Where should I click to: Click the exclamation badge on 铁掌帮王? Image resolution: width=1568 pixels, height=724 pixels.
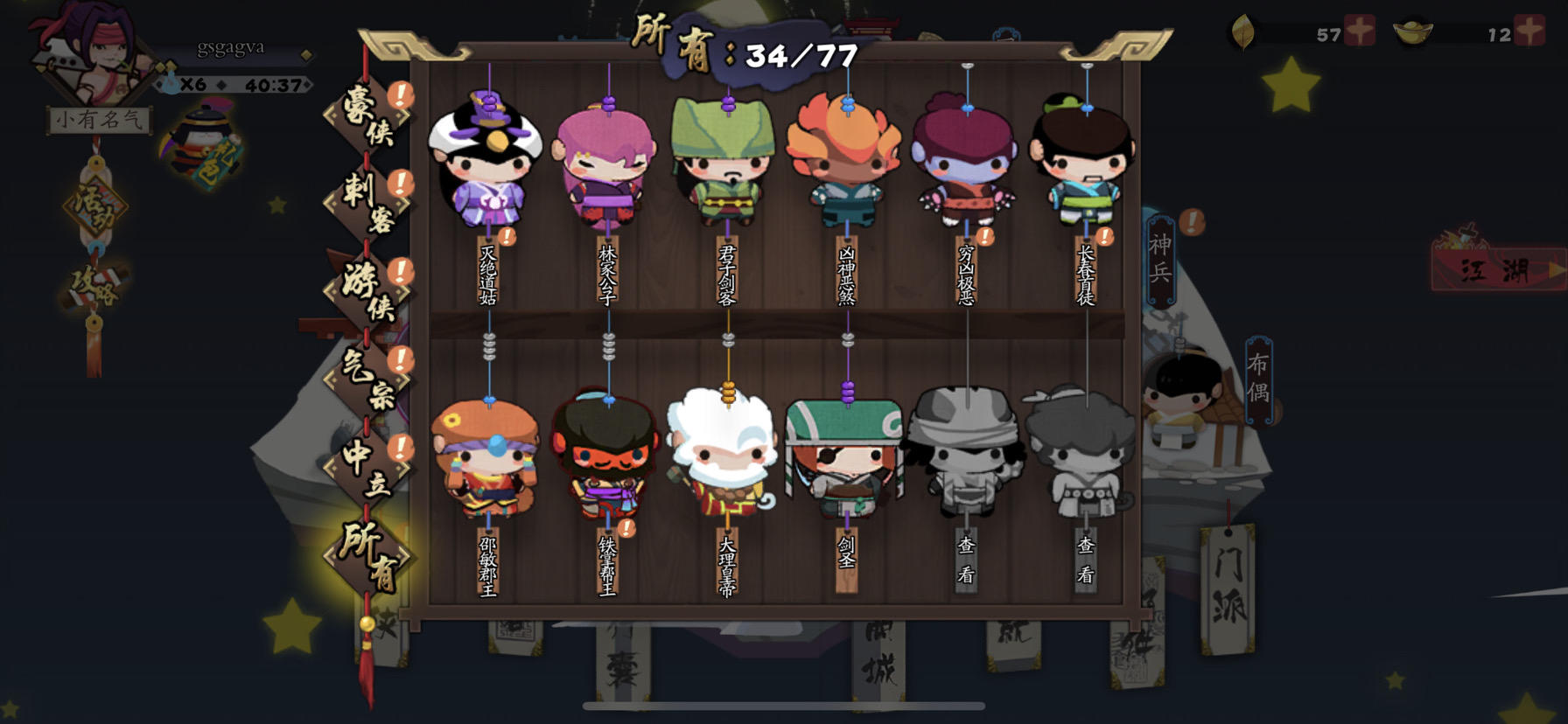click(x=626, y=529)
